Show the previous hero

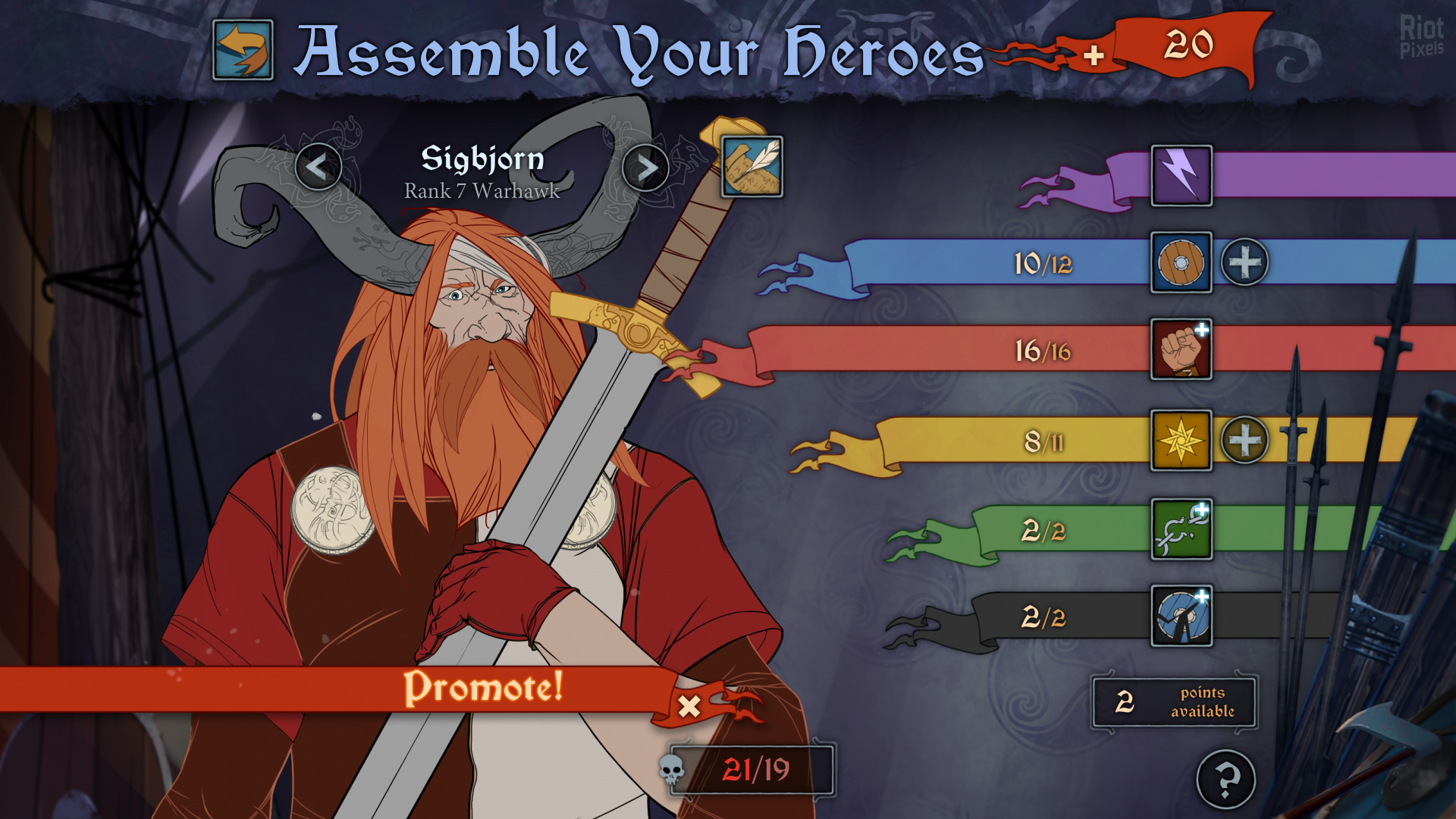pyautogui.click(x=318, y=167)
